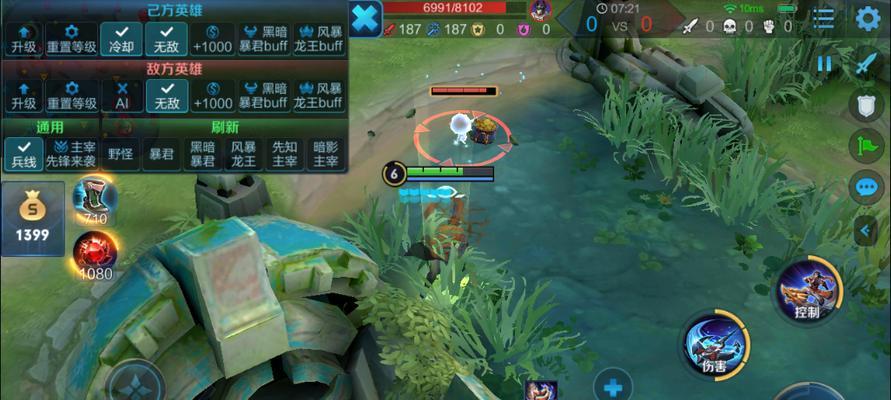The image size is (891, 400).
Task: Open the gold shop showing 1399
Action: pyautogui.click(x=33, y=218)
